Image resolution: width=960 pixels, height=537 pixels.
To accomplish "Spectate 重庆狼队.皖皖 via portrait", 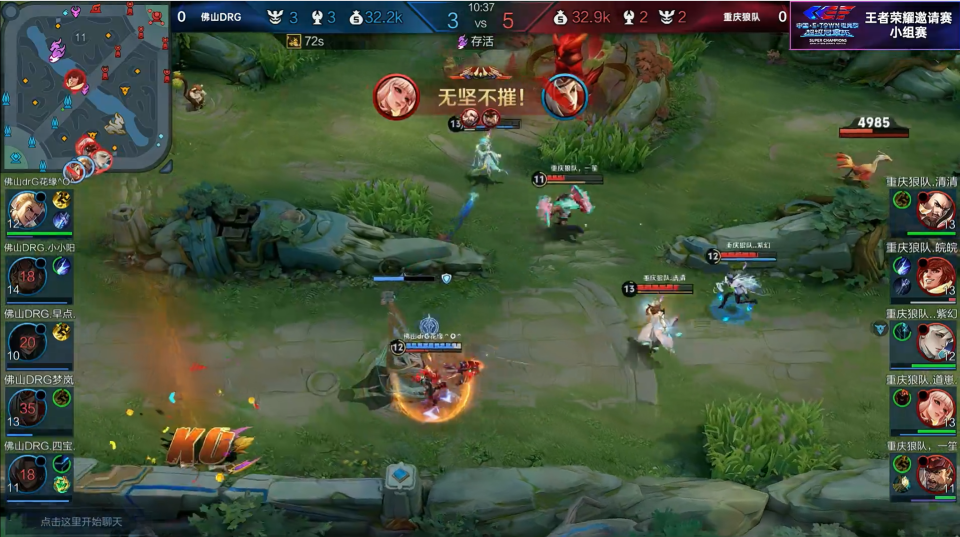I will (935, 276).
